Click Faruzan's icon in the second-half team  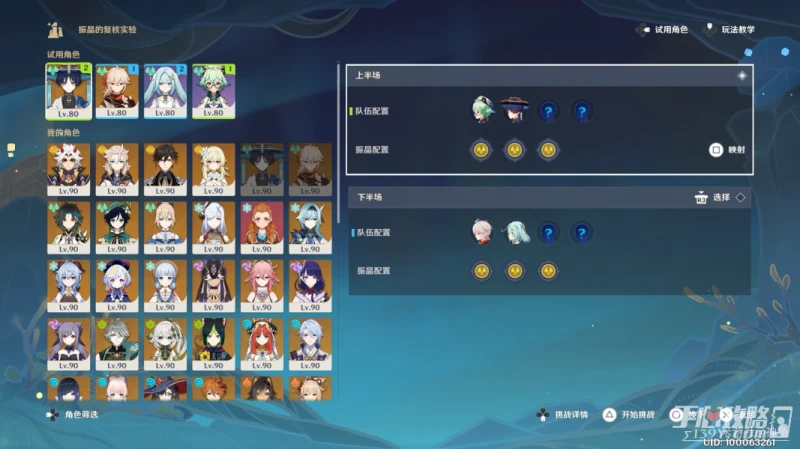pyautogui.click(x=516, y=233)
